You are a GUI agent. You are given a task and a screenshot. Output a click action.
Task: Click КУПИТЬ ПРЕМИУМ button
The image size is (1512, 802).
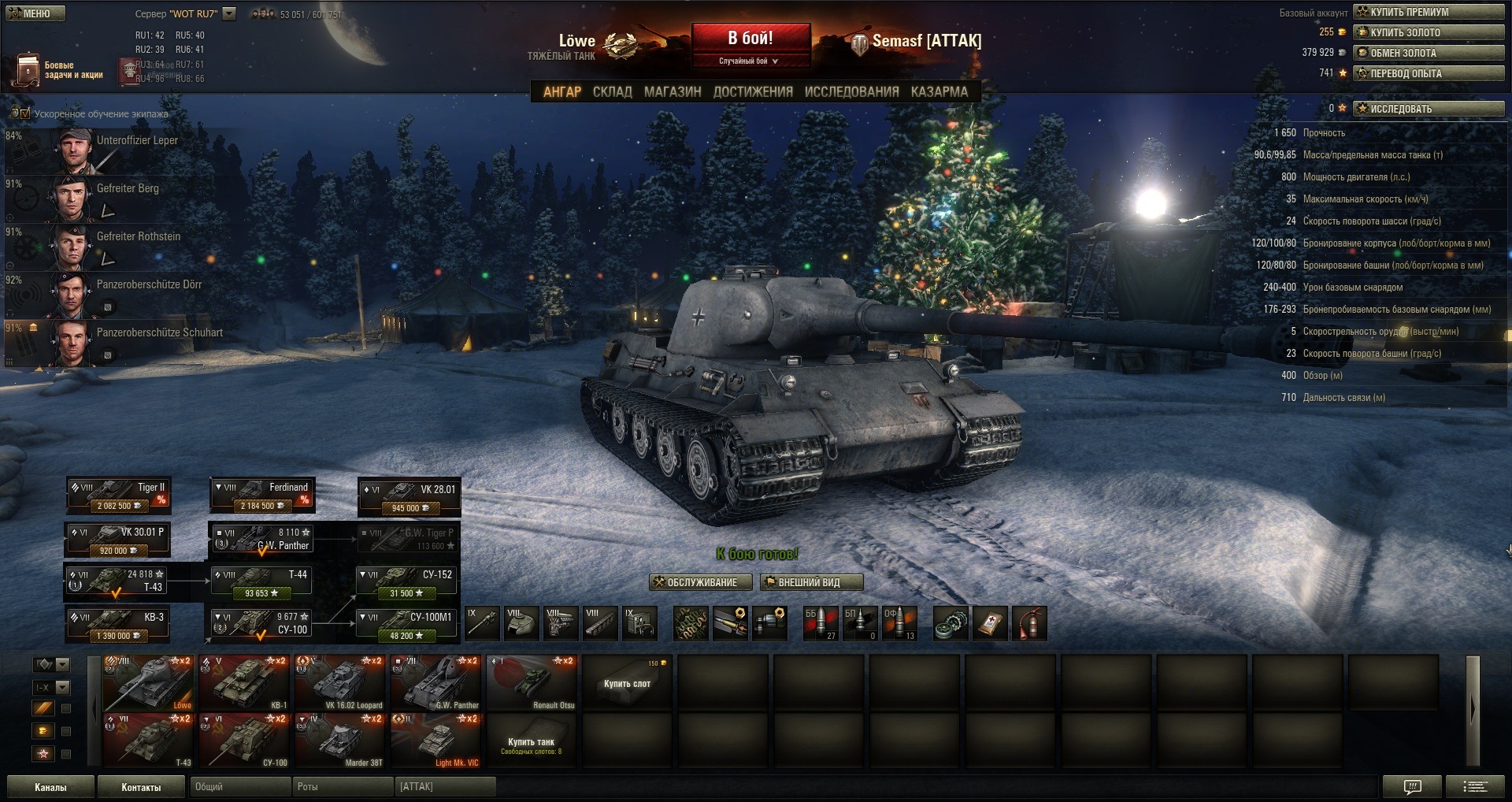[x=1428, y=12]
